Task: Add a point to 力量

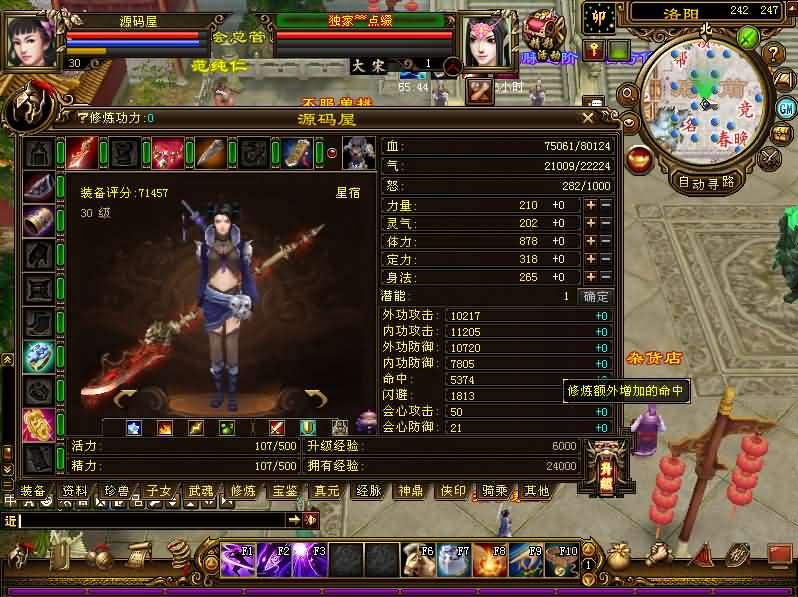Action: pyautogui.click(x=591, y=205)
